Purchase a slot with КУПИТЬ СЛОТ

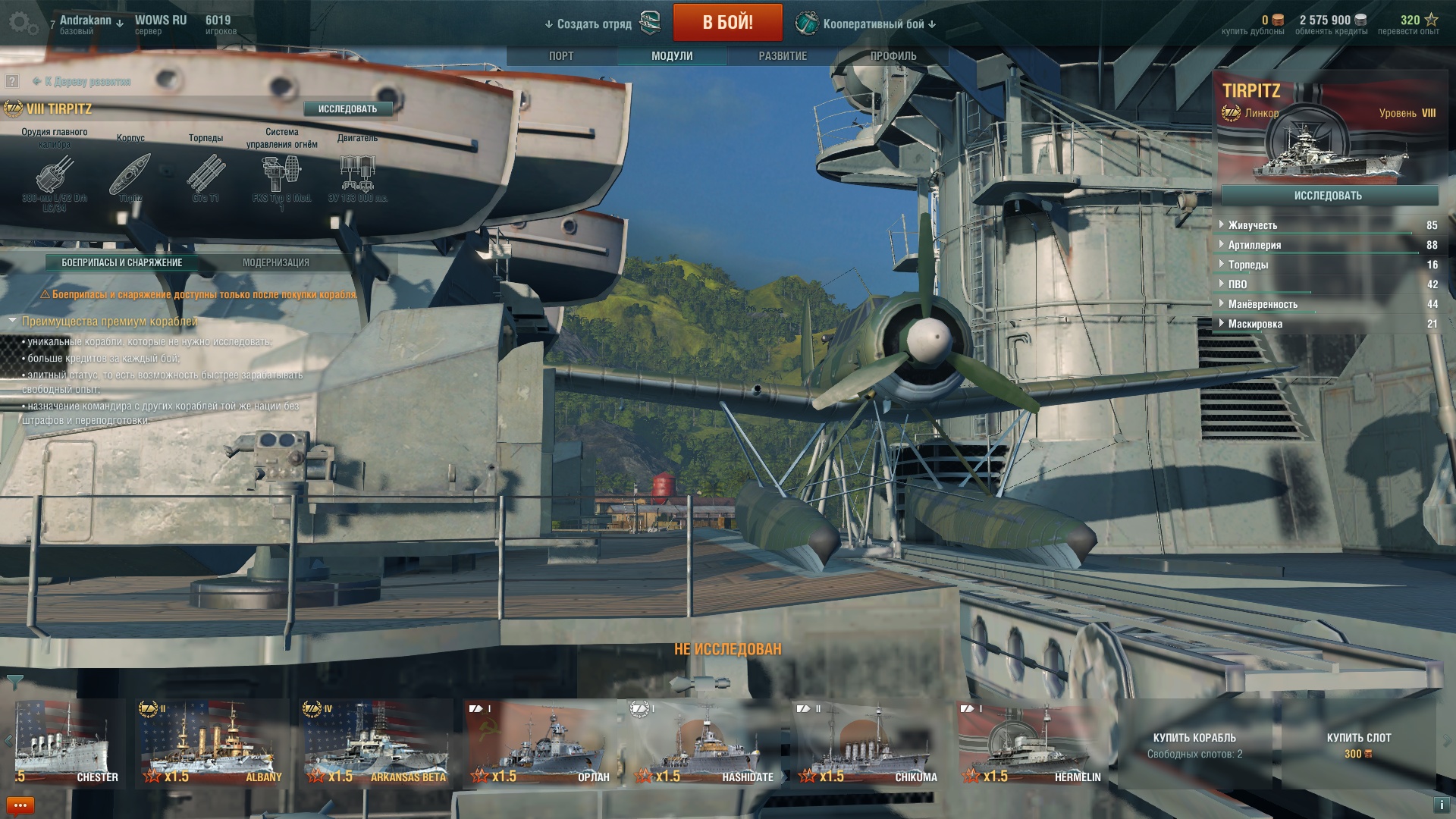tap(1358, 744)
